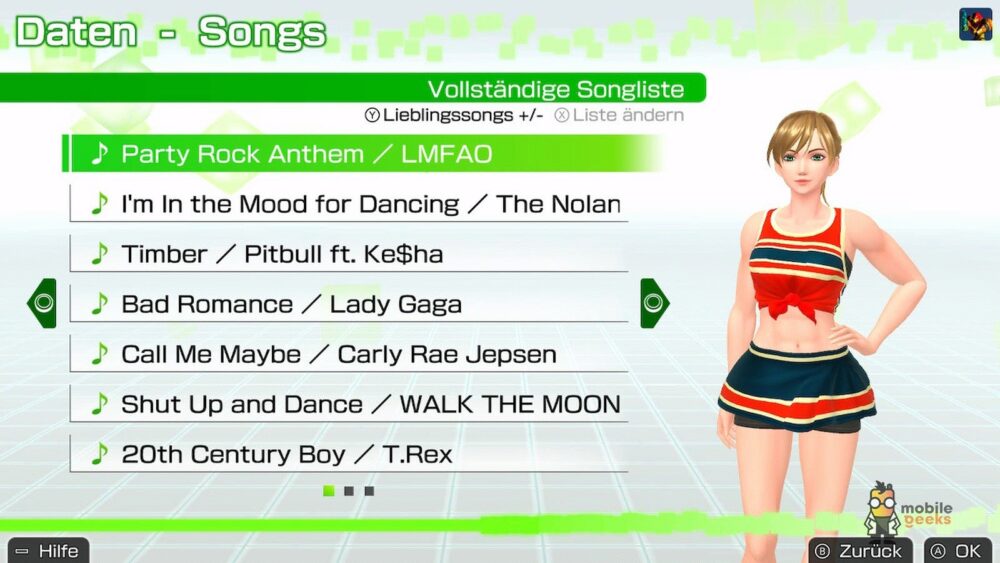The height and width of the screenshot is (563, 1000).
Task: Toggle Lieblingssongs favorite option
Action: (455, 115)
